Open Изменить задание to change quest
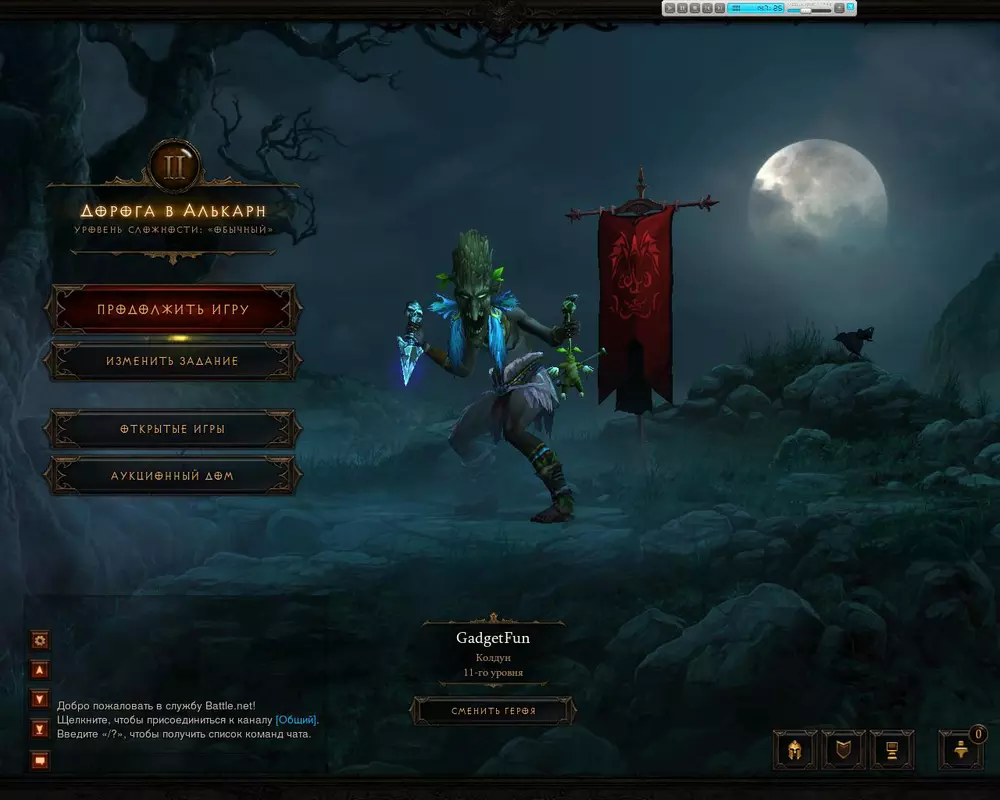This screenshot has width=1000, height=800. (172, 360)
